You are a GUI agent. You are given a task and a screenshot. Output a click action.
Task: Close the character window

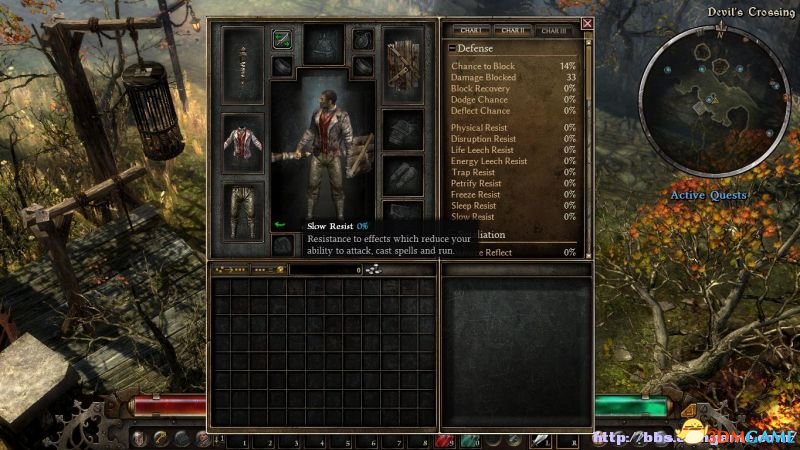click(587, 24)
